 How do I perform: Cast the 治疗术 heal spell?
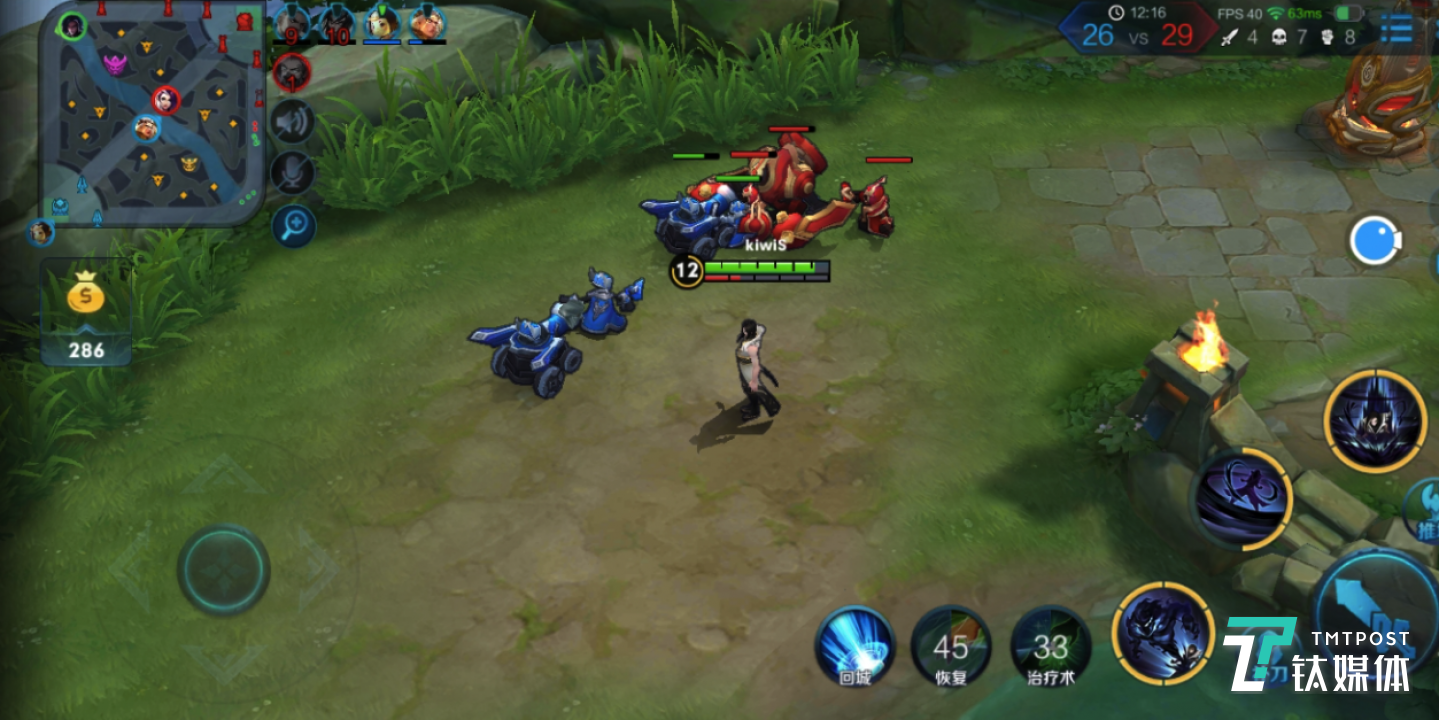click(x=1050, y=646)
